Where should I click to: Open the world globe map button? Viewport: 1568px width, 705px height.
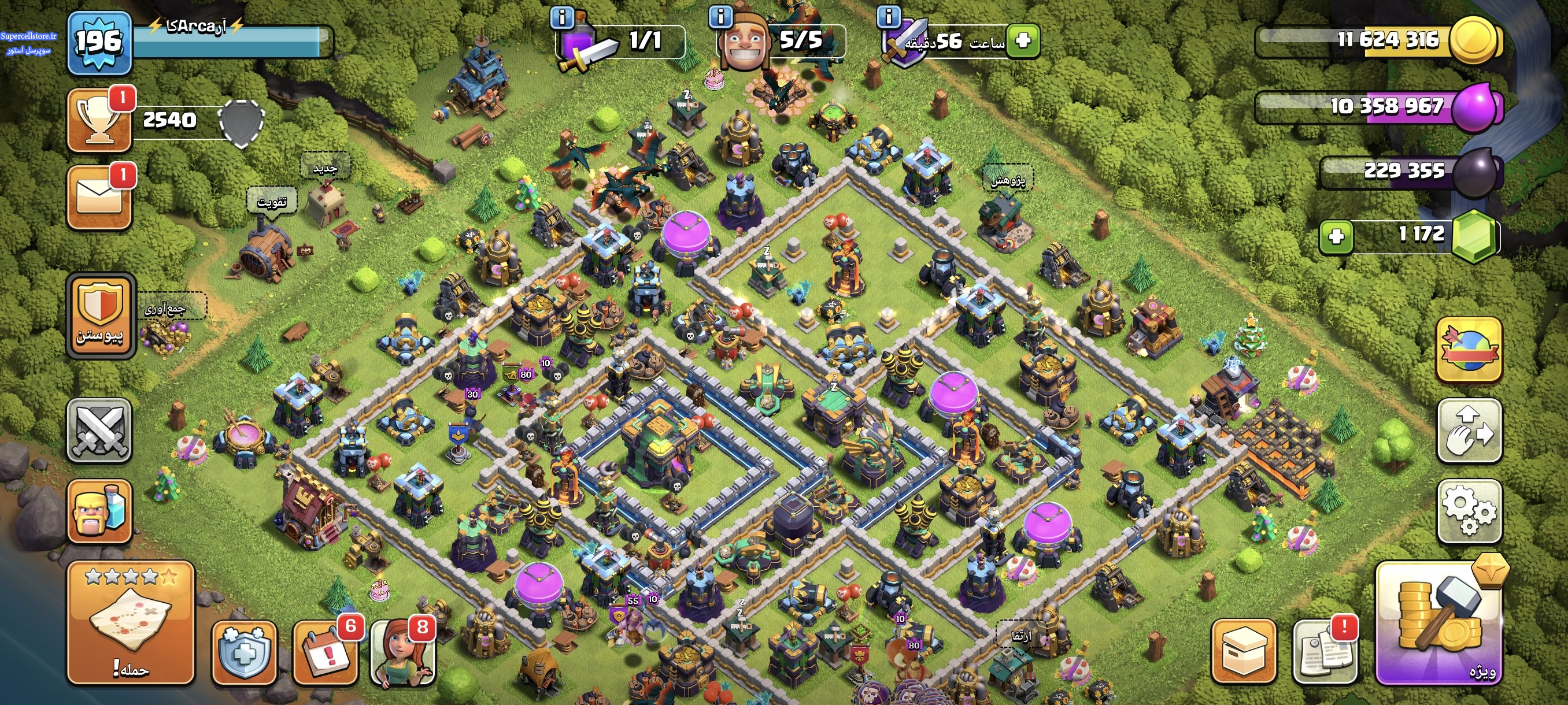(x=1469, y=350)
